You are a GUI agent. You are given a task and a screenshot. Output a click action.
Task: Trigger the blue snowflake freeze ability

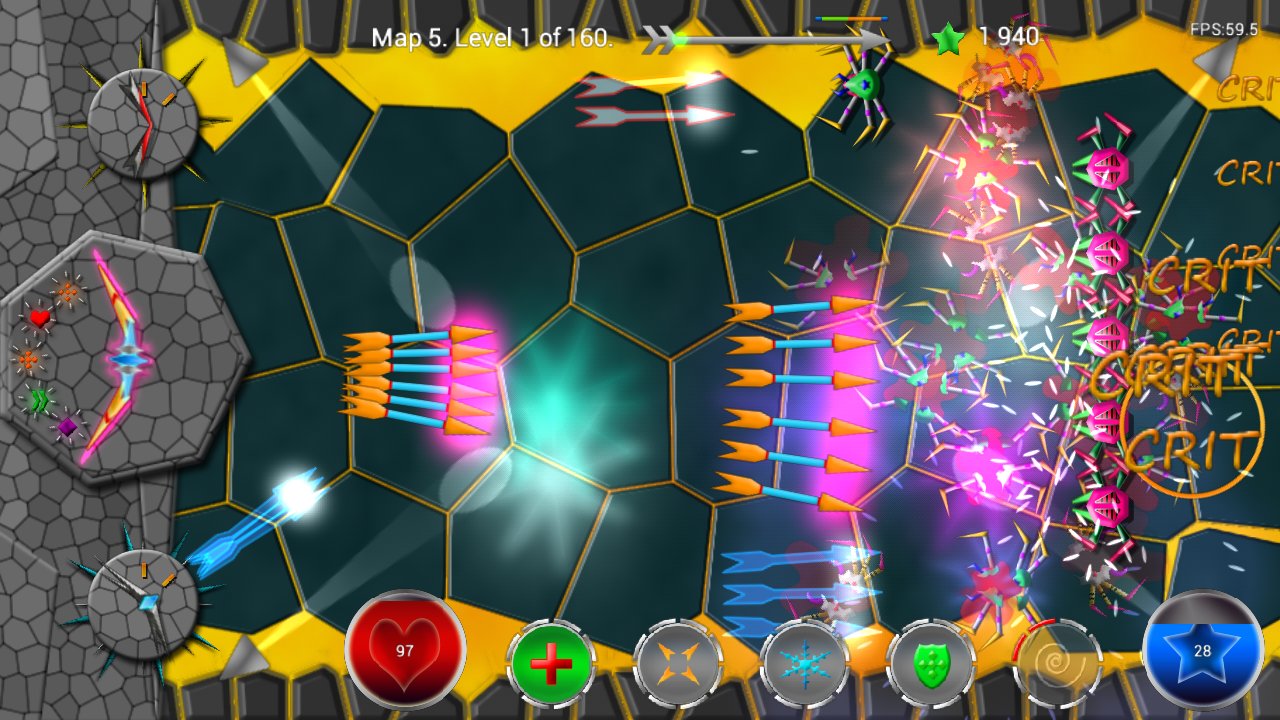(x=803, y=664)
